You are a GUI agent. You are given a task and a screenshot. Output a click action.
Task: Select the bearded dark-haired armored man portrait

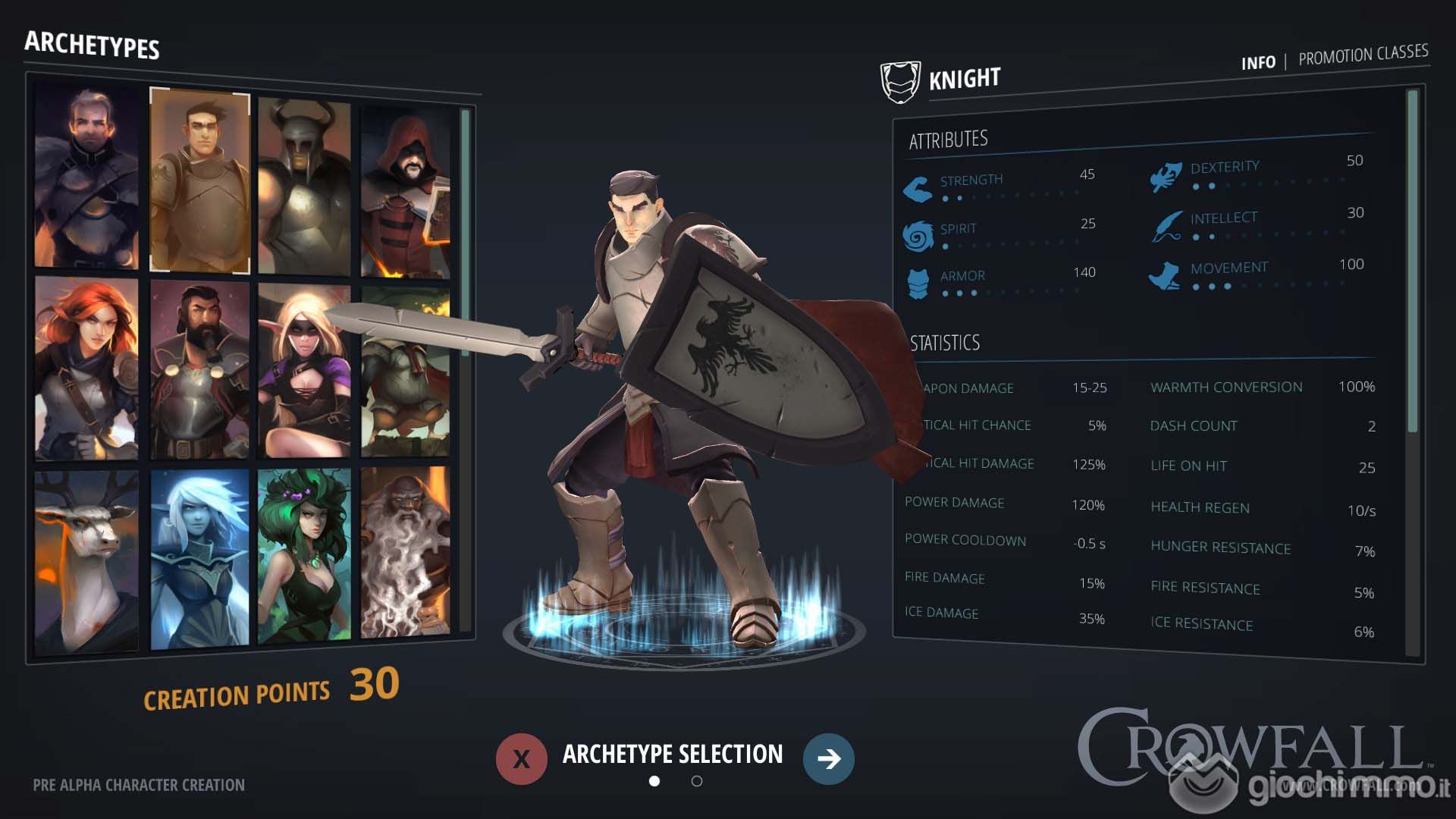click(x=199, y=370)
